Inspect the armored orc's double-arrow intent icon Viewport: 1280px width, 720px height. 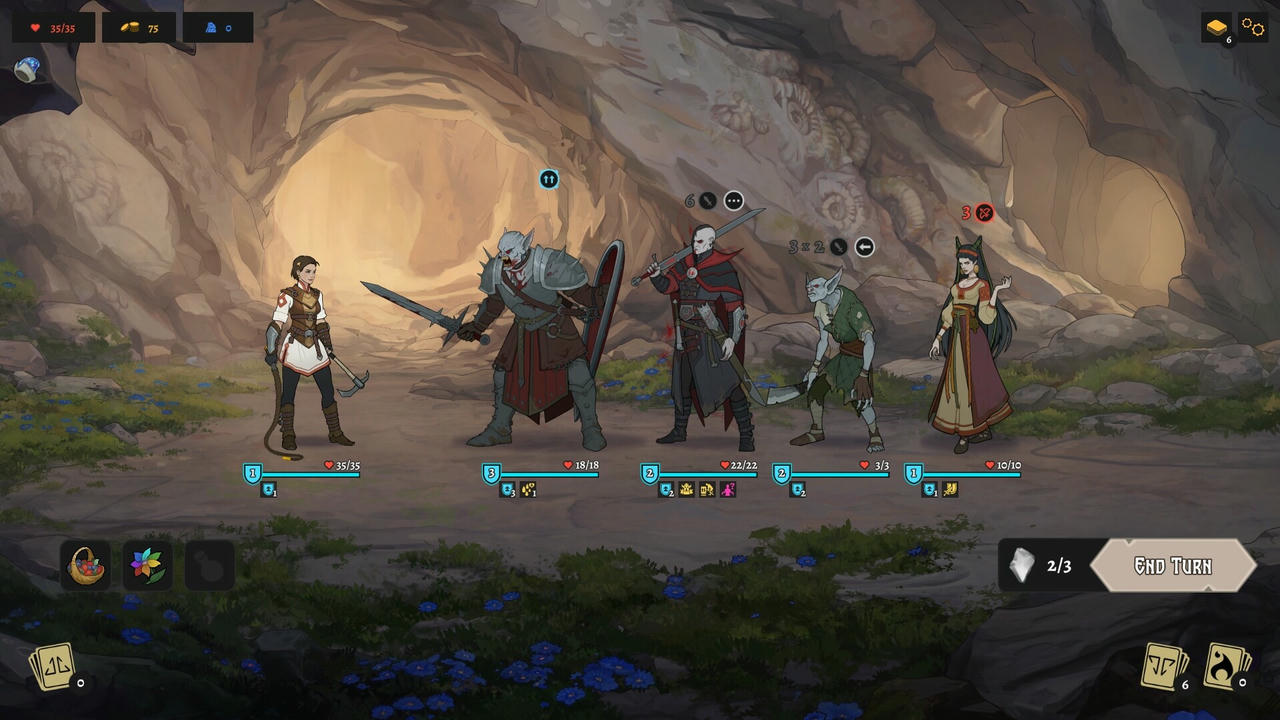548,179
